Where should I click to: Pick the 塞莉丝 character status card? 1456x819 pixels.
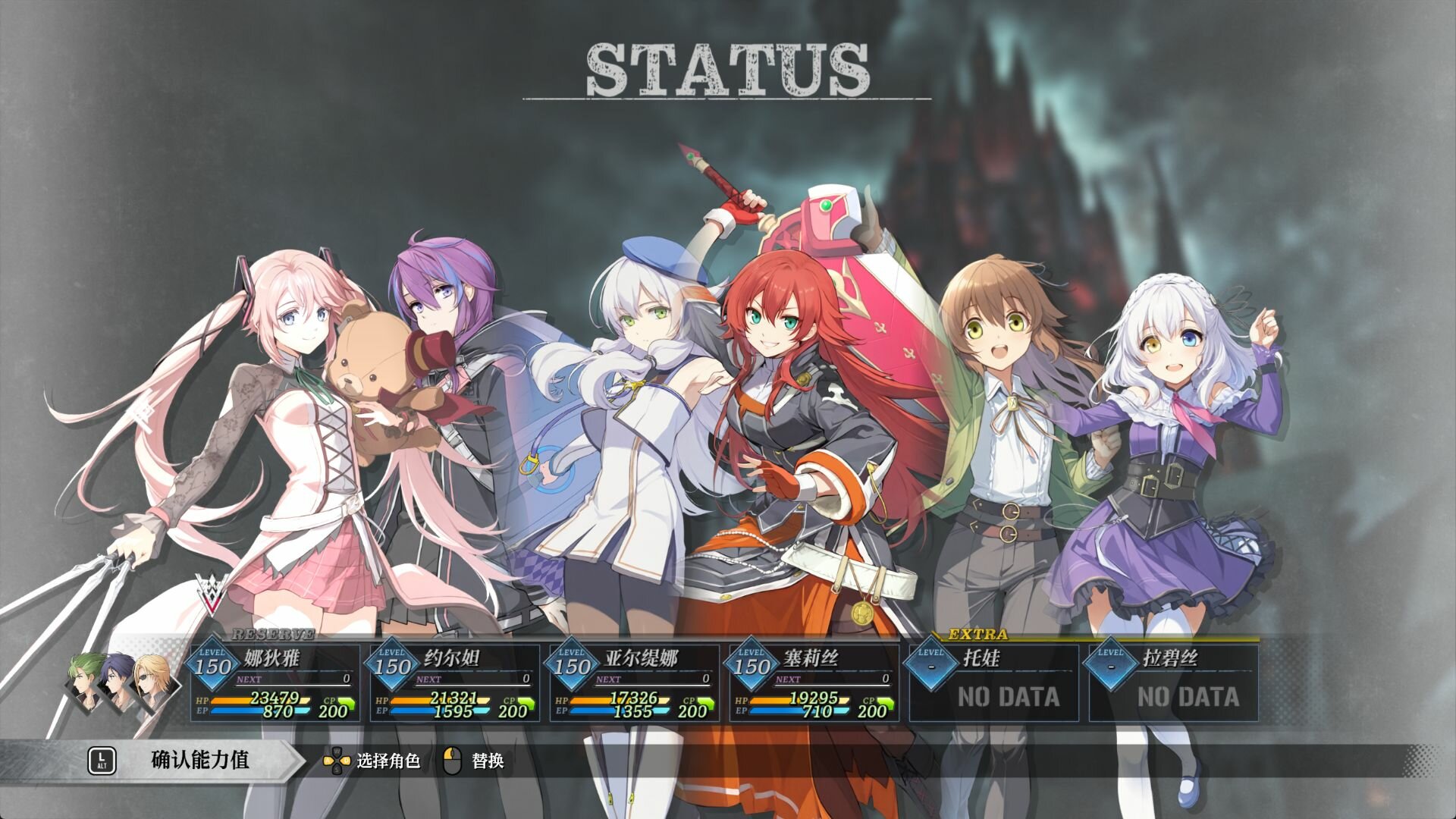[x=814, y=682]
